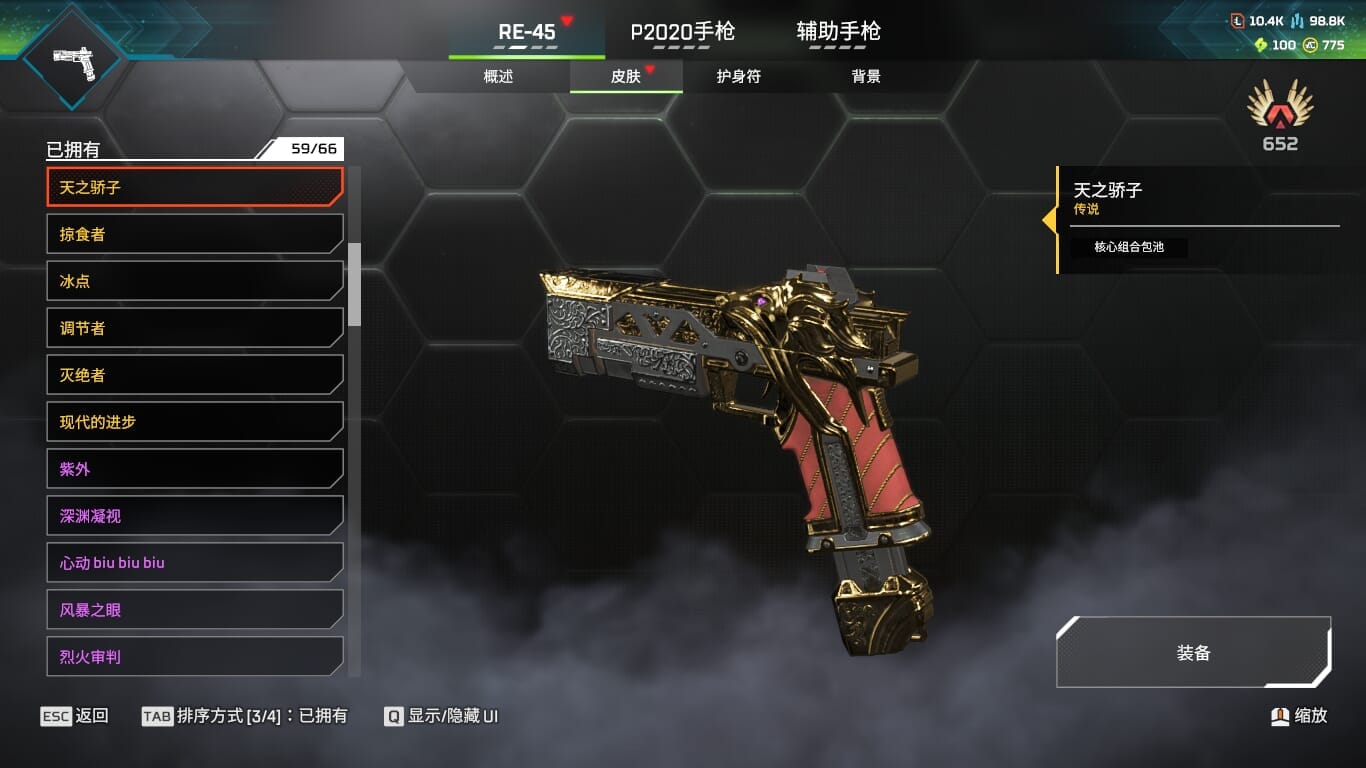
Task: Select the 深渊凝视 skin
Action: [195, 516]
